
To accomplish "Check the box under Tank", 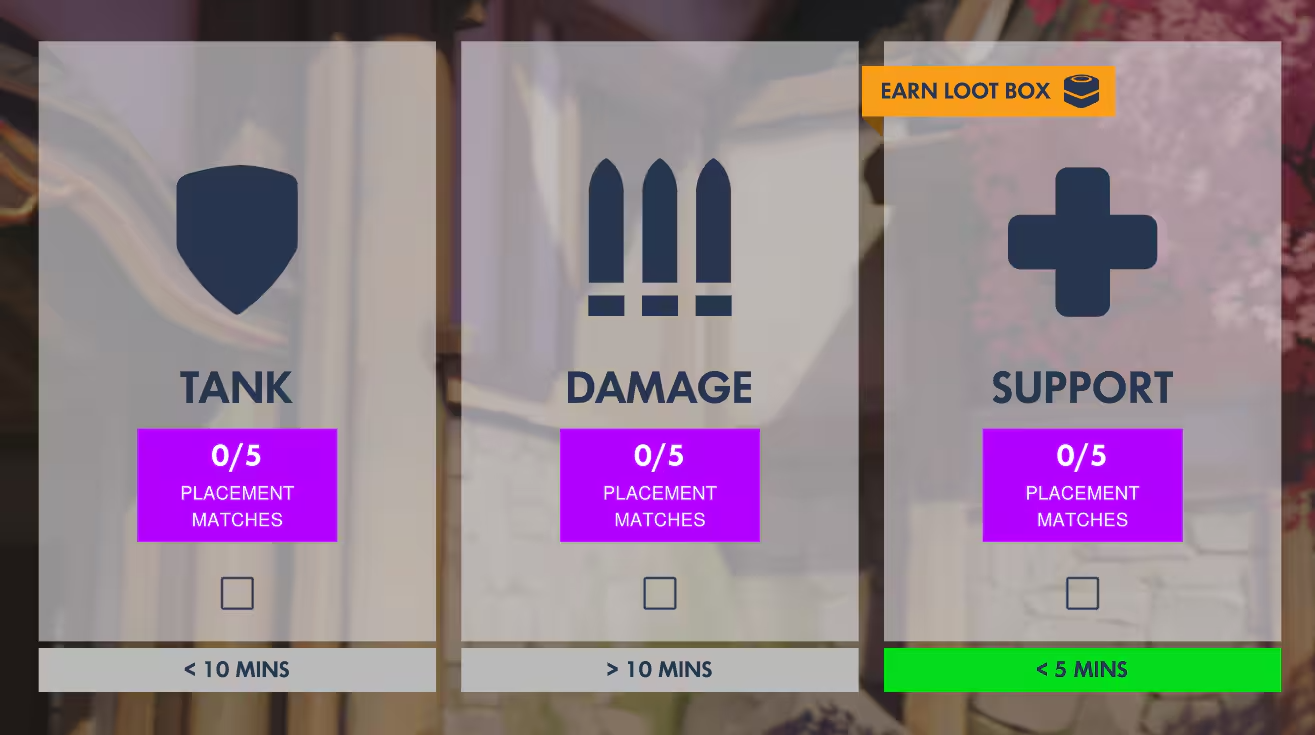I will (237, 593).
